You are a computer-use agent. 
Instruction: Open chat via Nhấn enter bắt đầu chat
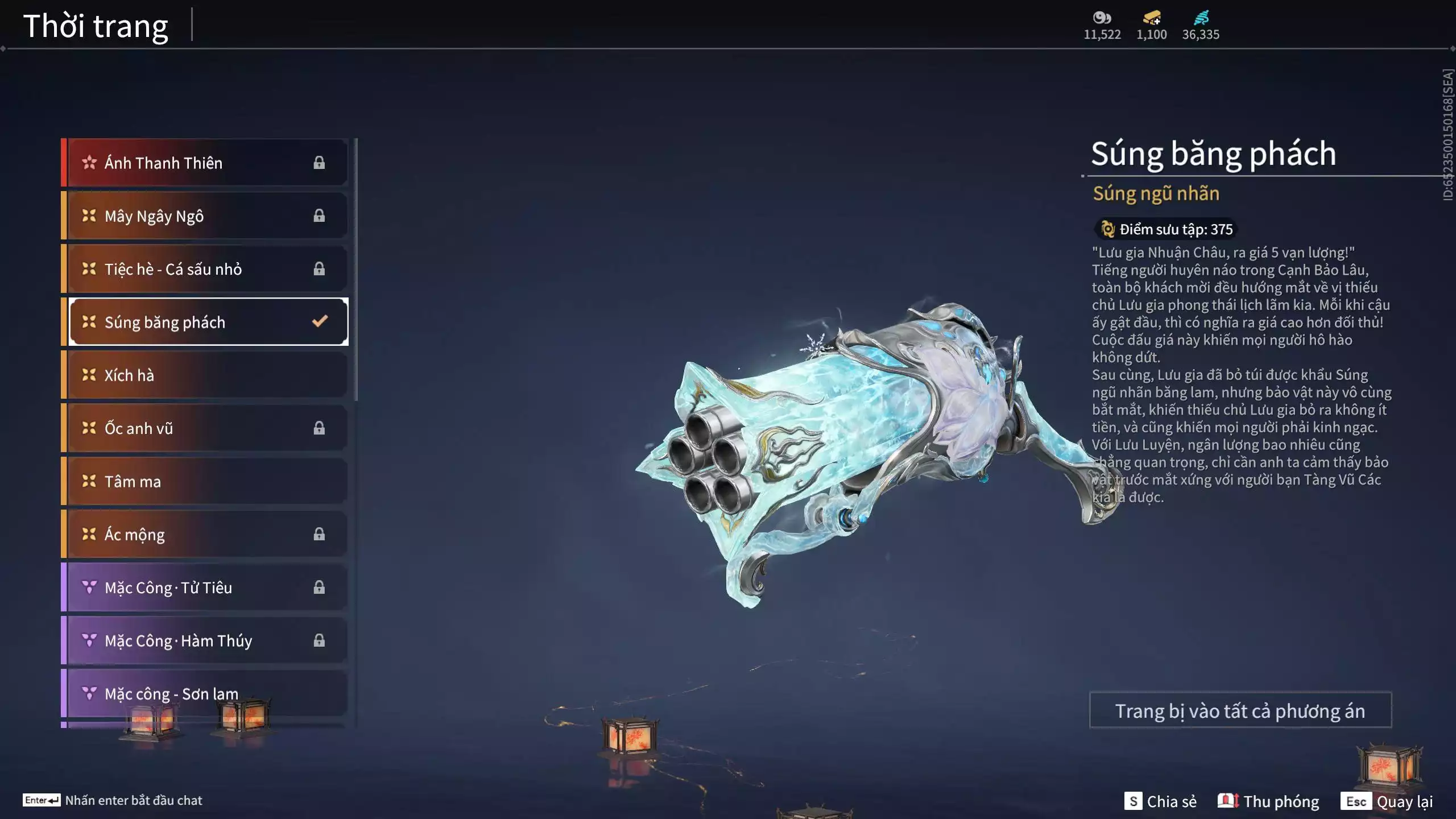click(x=113, y=800)
